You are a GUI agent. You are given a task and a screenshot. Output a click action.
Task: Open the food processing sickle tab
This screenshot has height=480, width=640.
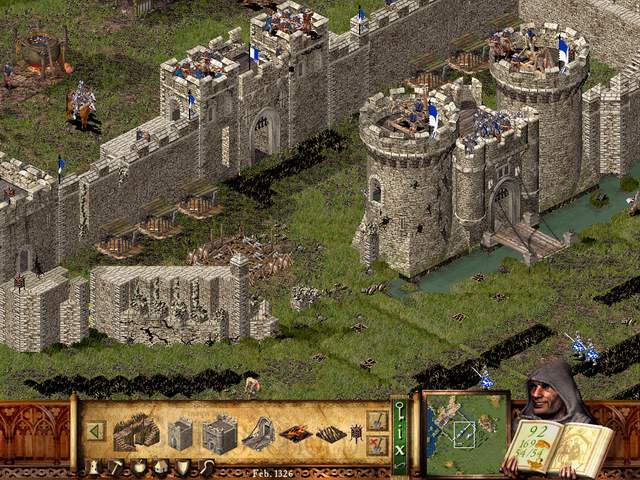pos(206,467)
